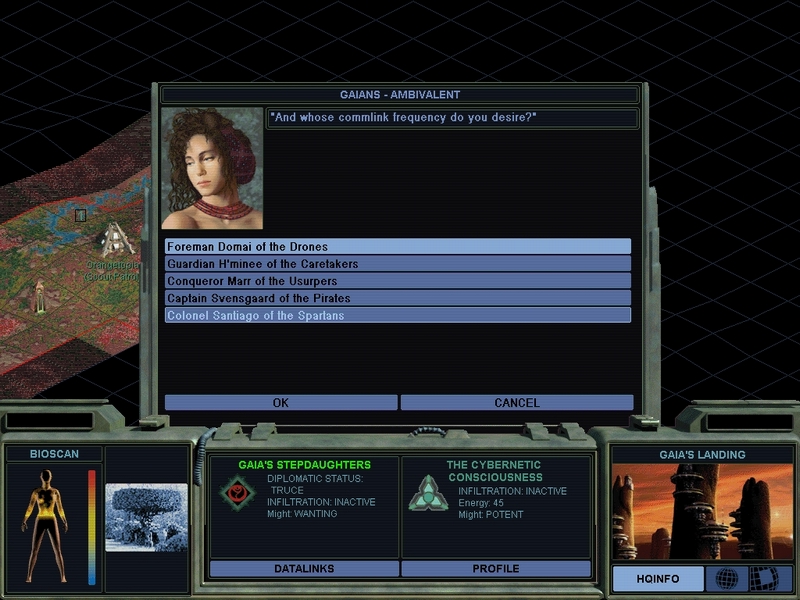Screen dimensions: 800x600
Task: Click the Gaia's Landing base image
Action: coord(700,512)
